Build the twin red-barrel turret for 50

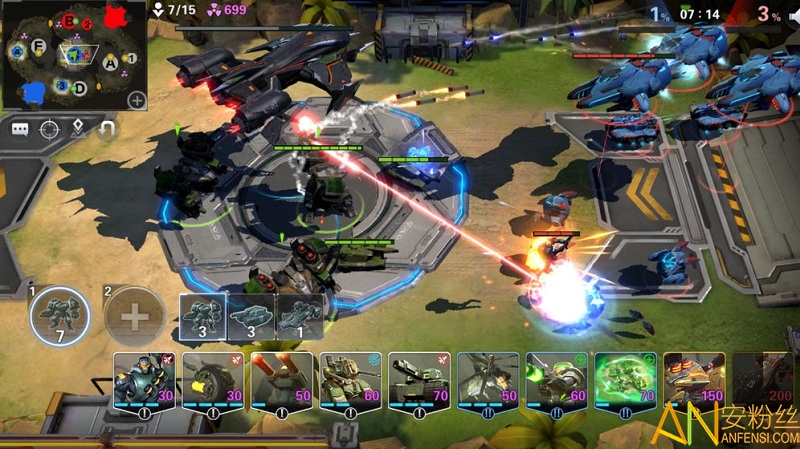point(281,382)
